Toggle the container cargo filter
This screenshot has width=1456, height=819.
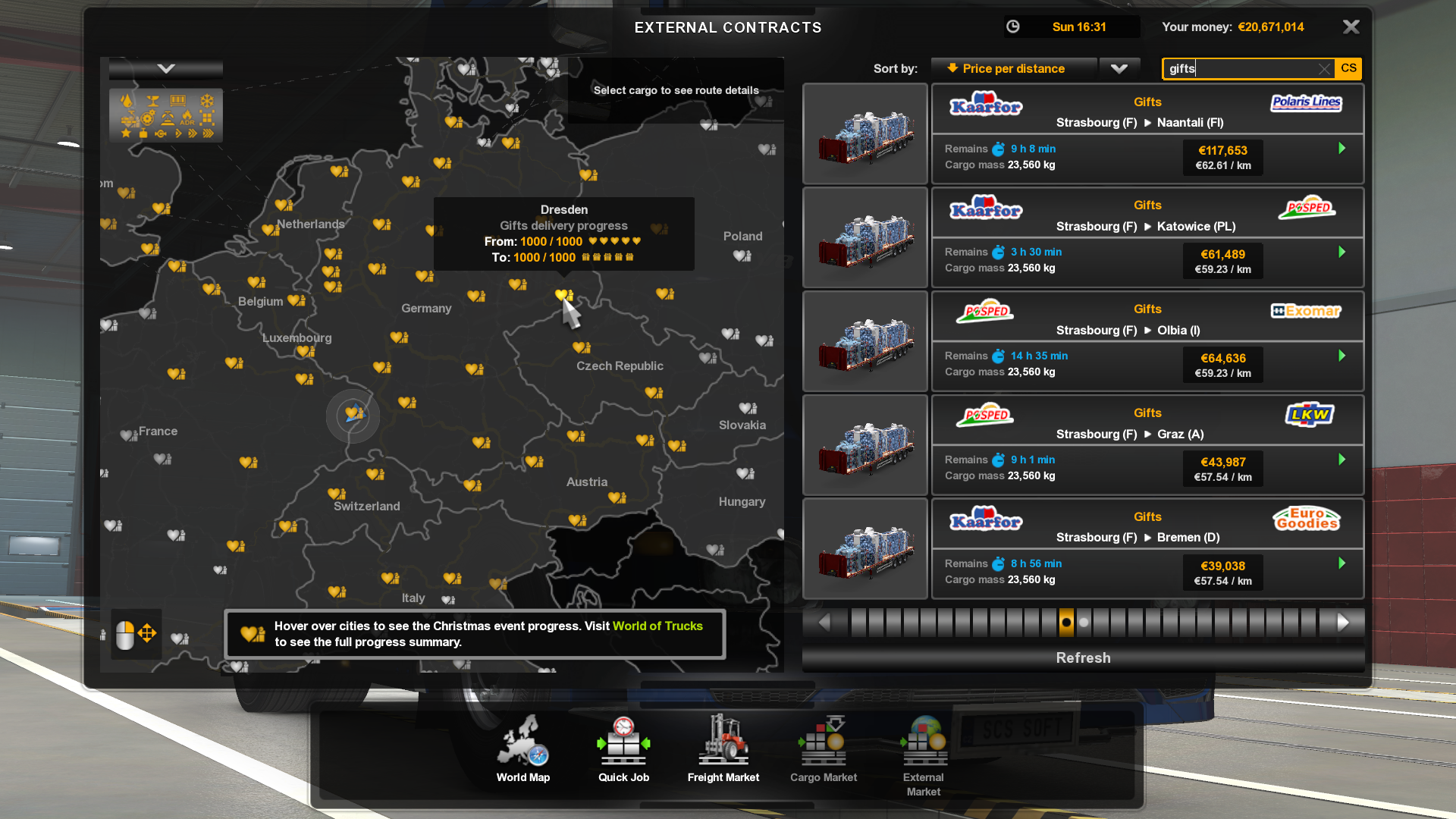click(178, 99)
